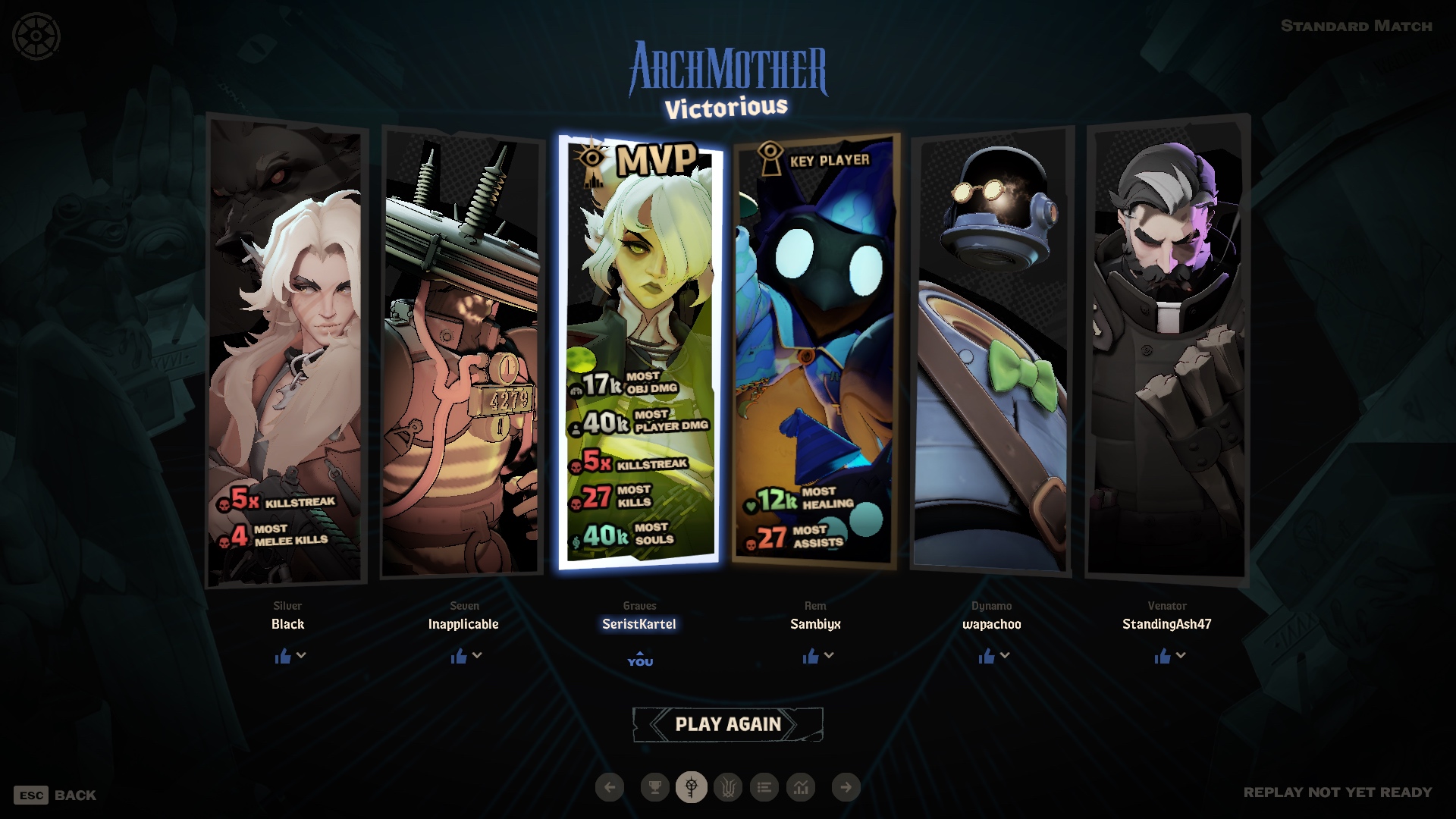Thumbs-up wapachoo for this match
Image resolution: width=1456 pixels, height=819 pixels.
tap(987, 656)
